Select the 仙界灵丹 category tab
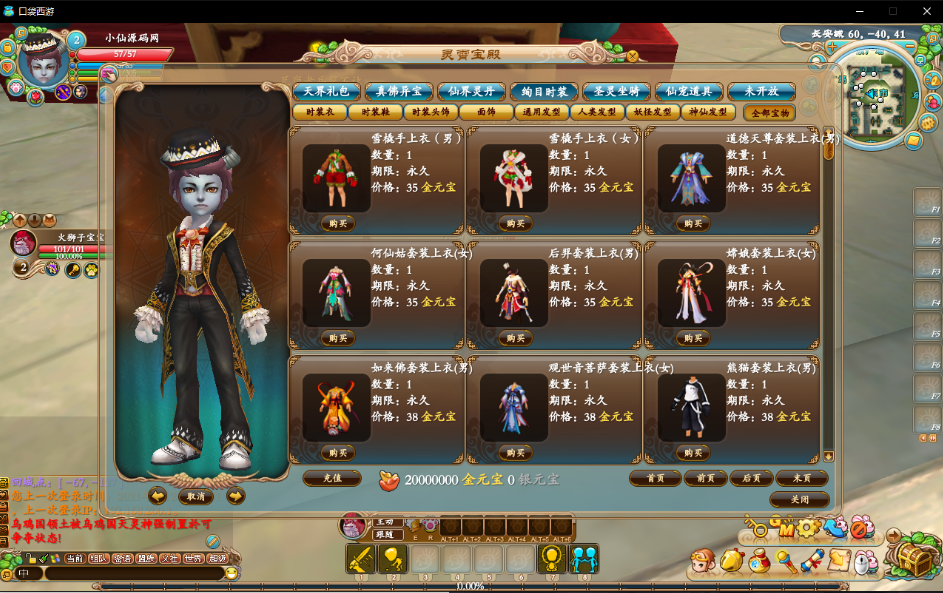 point(471,91)
